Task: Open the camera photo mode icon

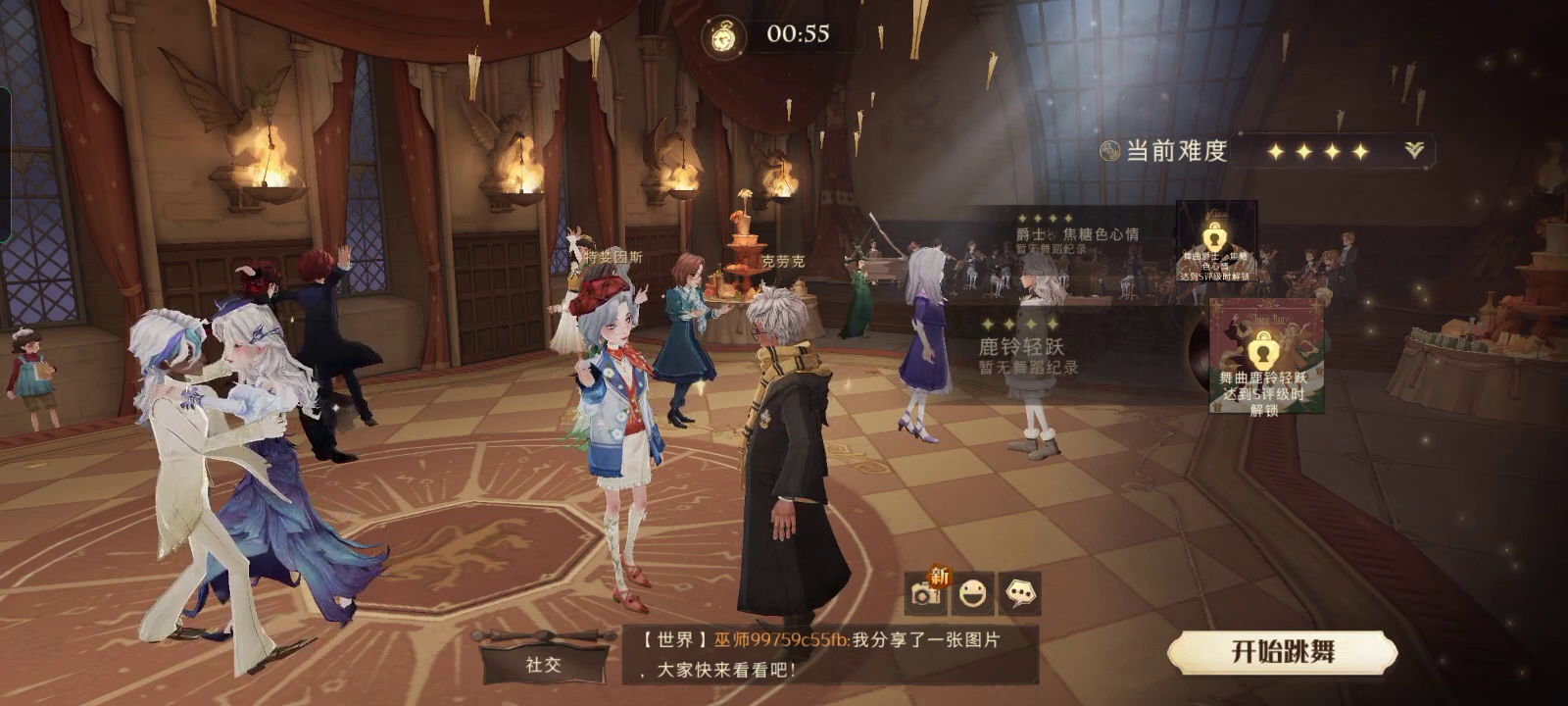Action: coord(924,593)
